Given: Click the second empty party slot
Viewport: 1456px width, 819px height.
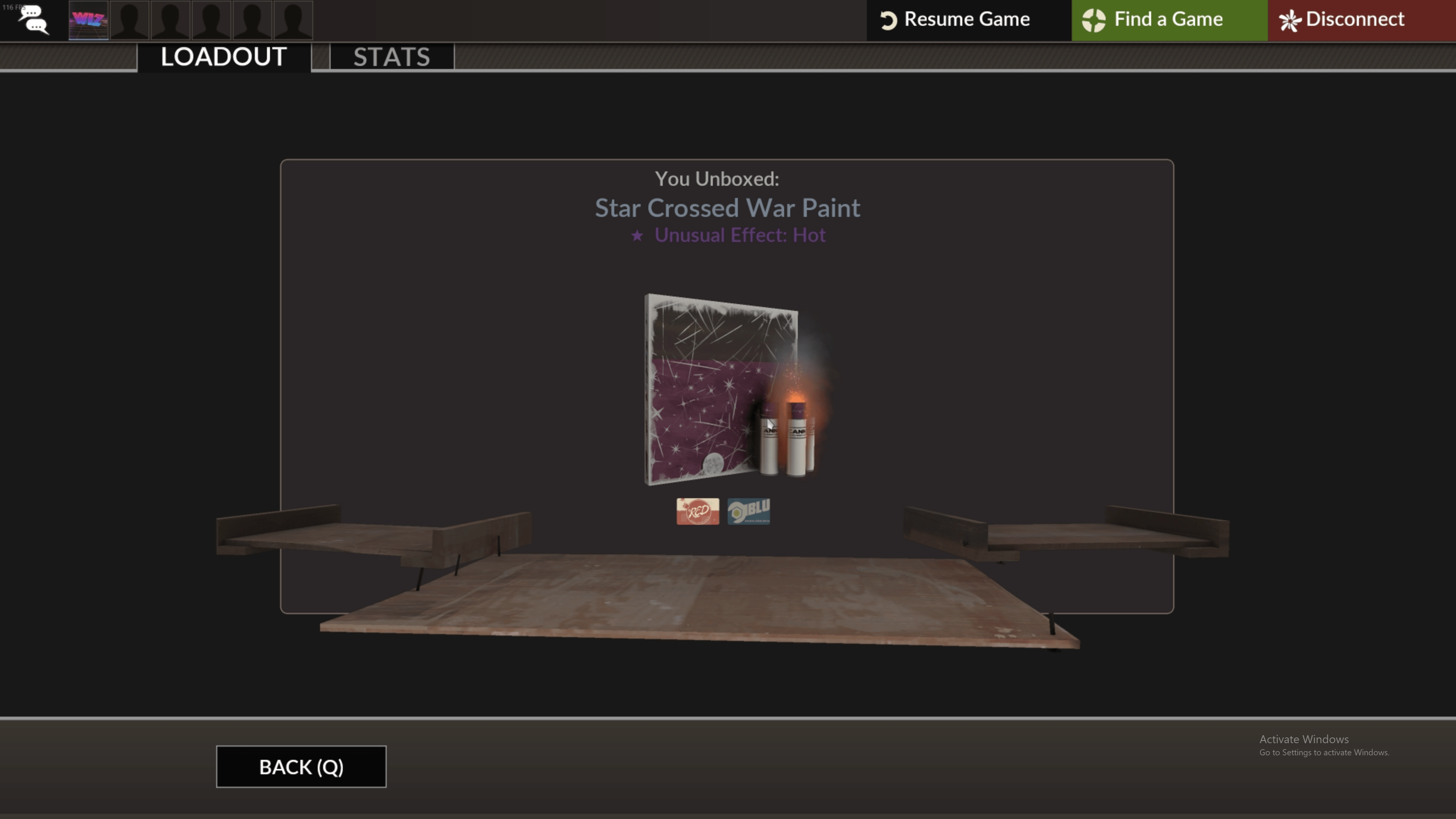Looking at the screenshot, I should click(171, 20).
